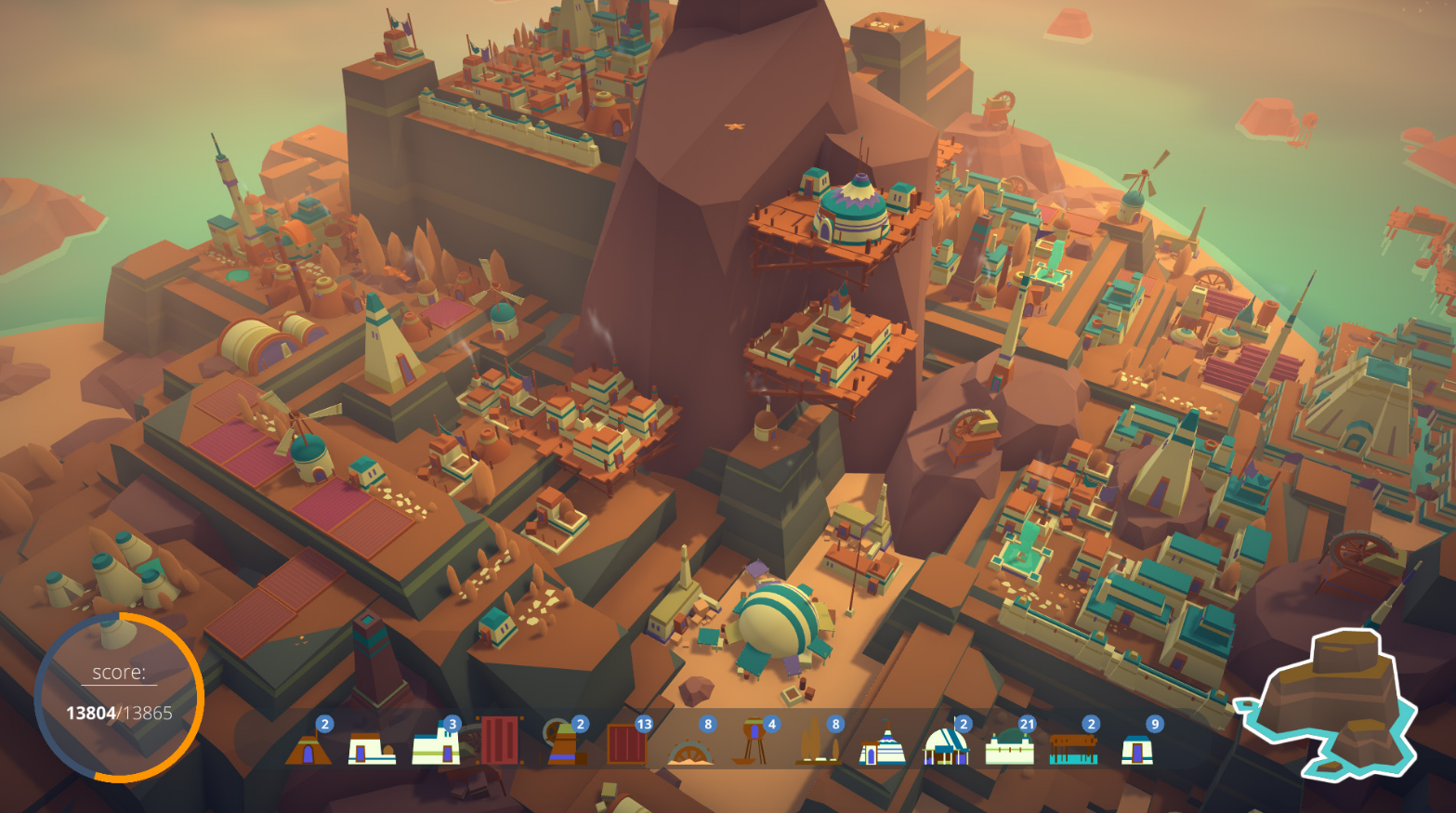Pick the white domed pavilion building
Viewport: 1456px width, 813px height.
click(946, 746)
